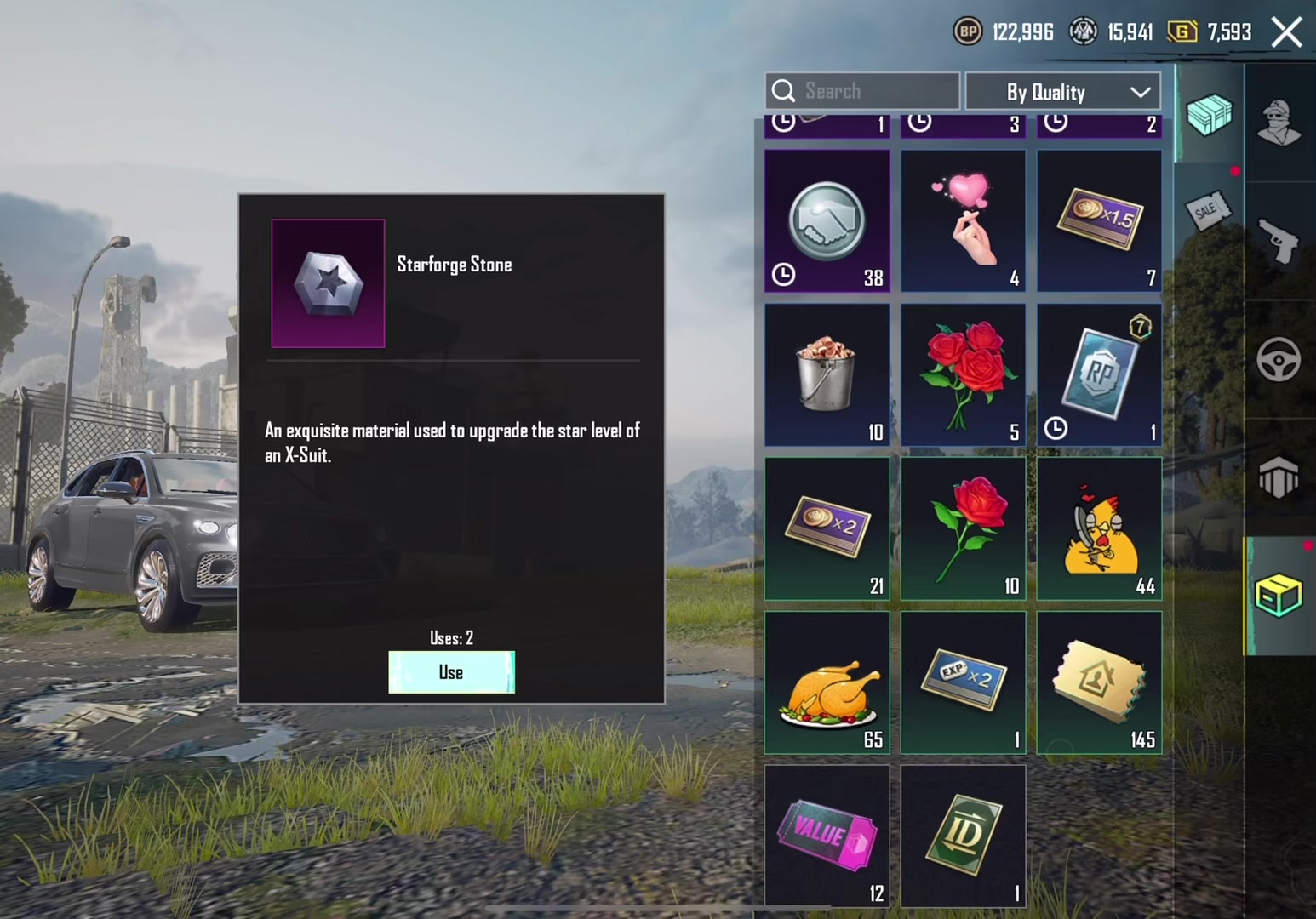1316x919 pixels.
Task: Switch to the weapons pistol tab
Action: tap(1279, 242)
